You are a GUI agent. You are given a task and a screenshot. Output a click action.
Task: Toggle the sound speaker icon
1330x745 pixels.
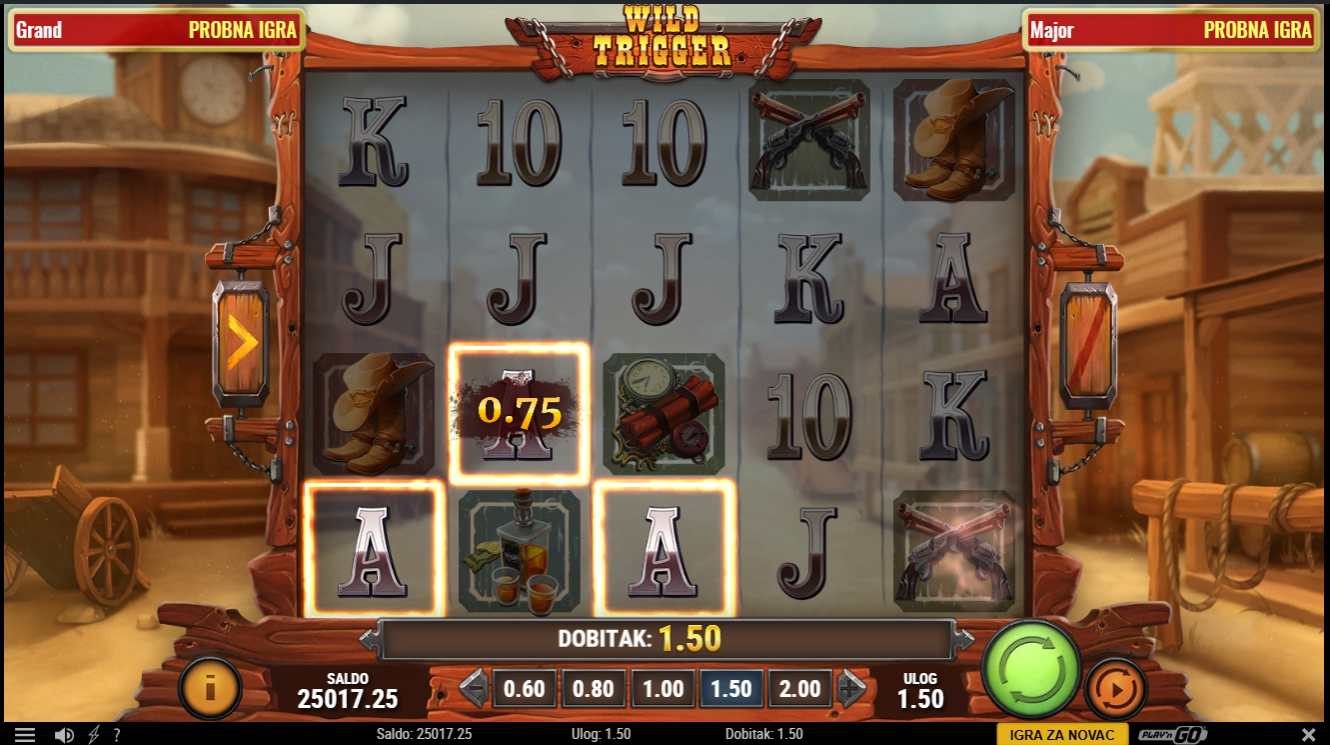[64, 735]
